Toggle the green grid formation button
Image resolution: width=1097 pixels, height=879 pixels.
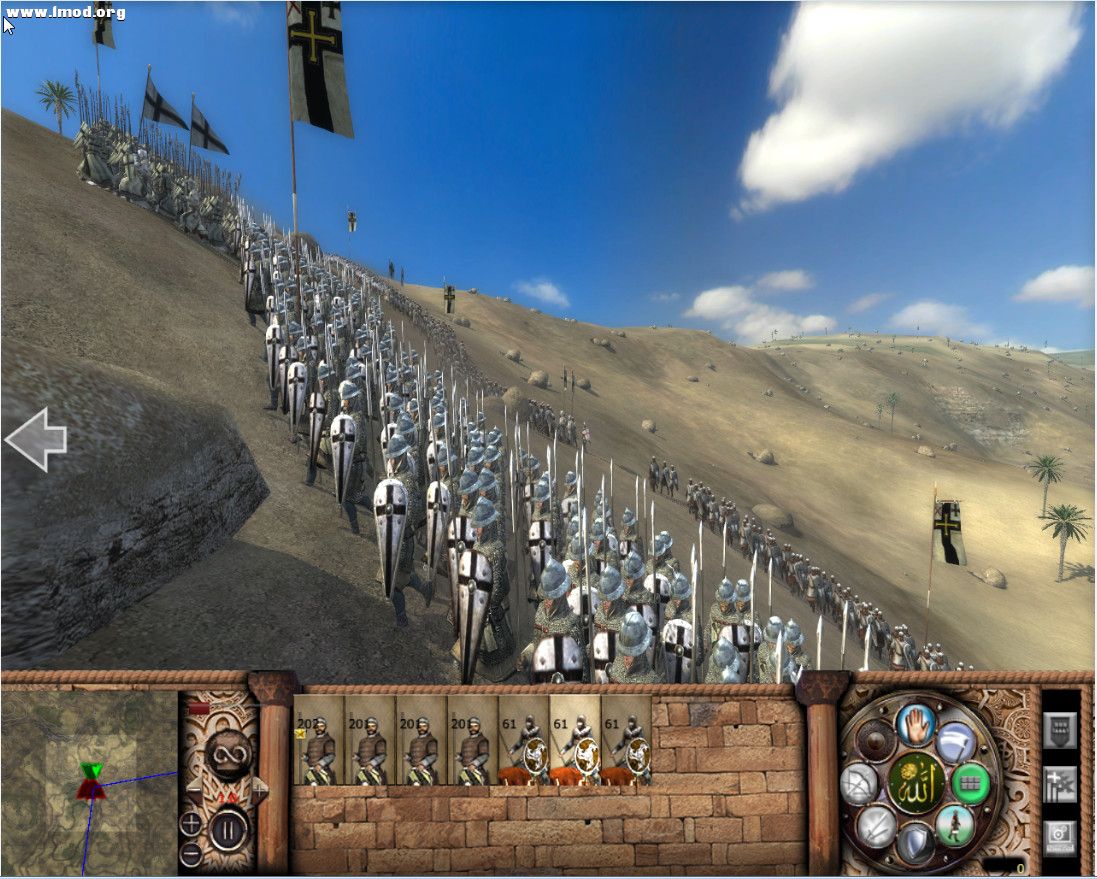pyautogui.click(x=970, y=782)
